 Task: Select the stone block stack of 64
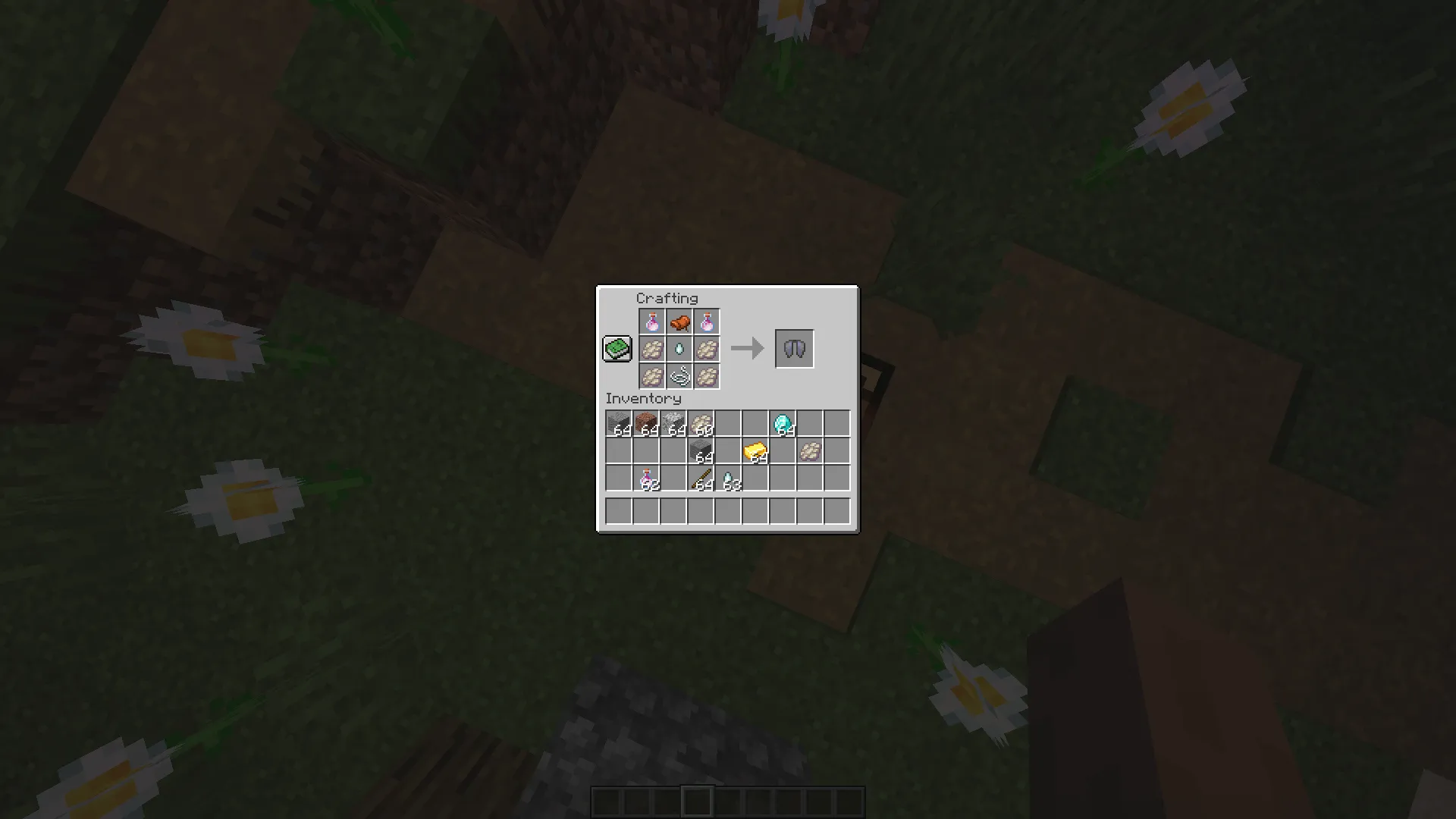(x=699, y=450)
